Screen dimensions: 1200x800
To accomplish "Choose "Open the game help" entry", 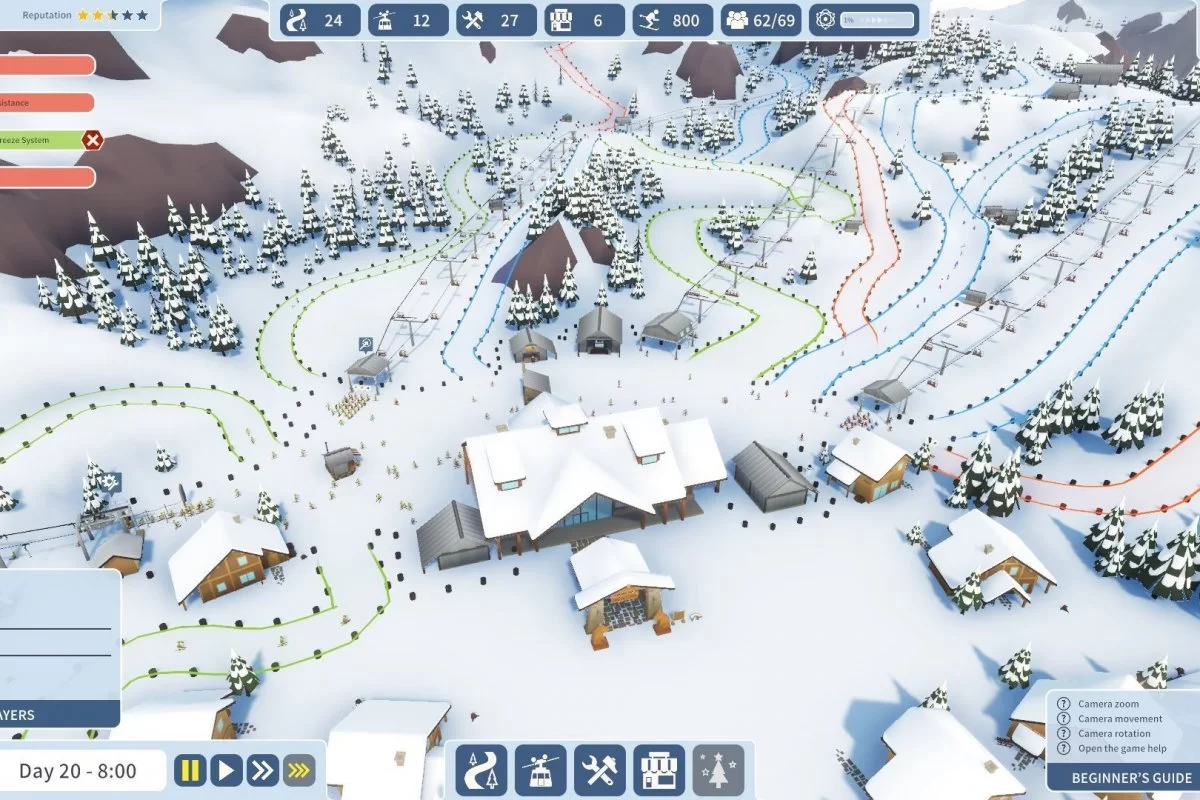I will click(1120, 749).
